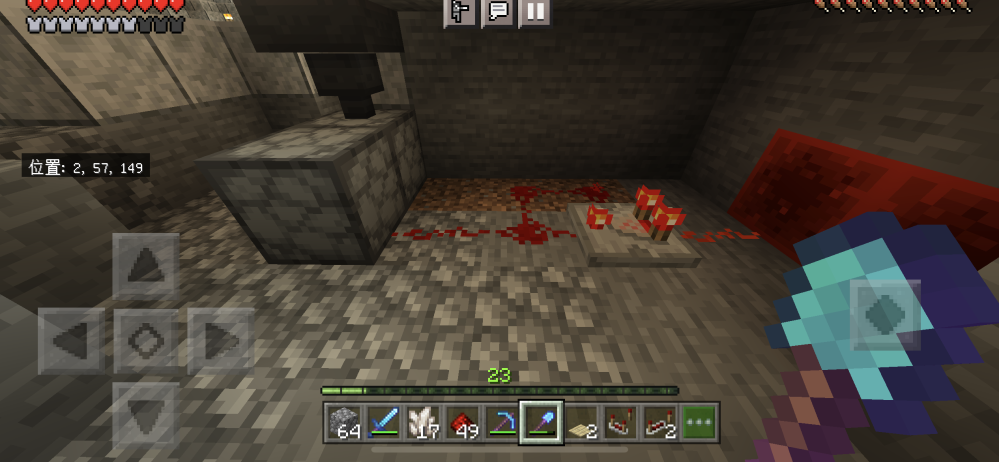Pause the game
This screenshot has width=999, height=462.
tap(535, 12)
